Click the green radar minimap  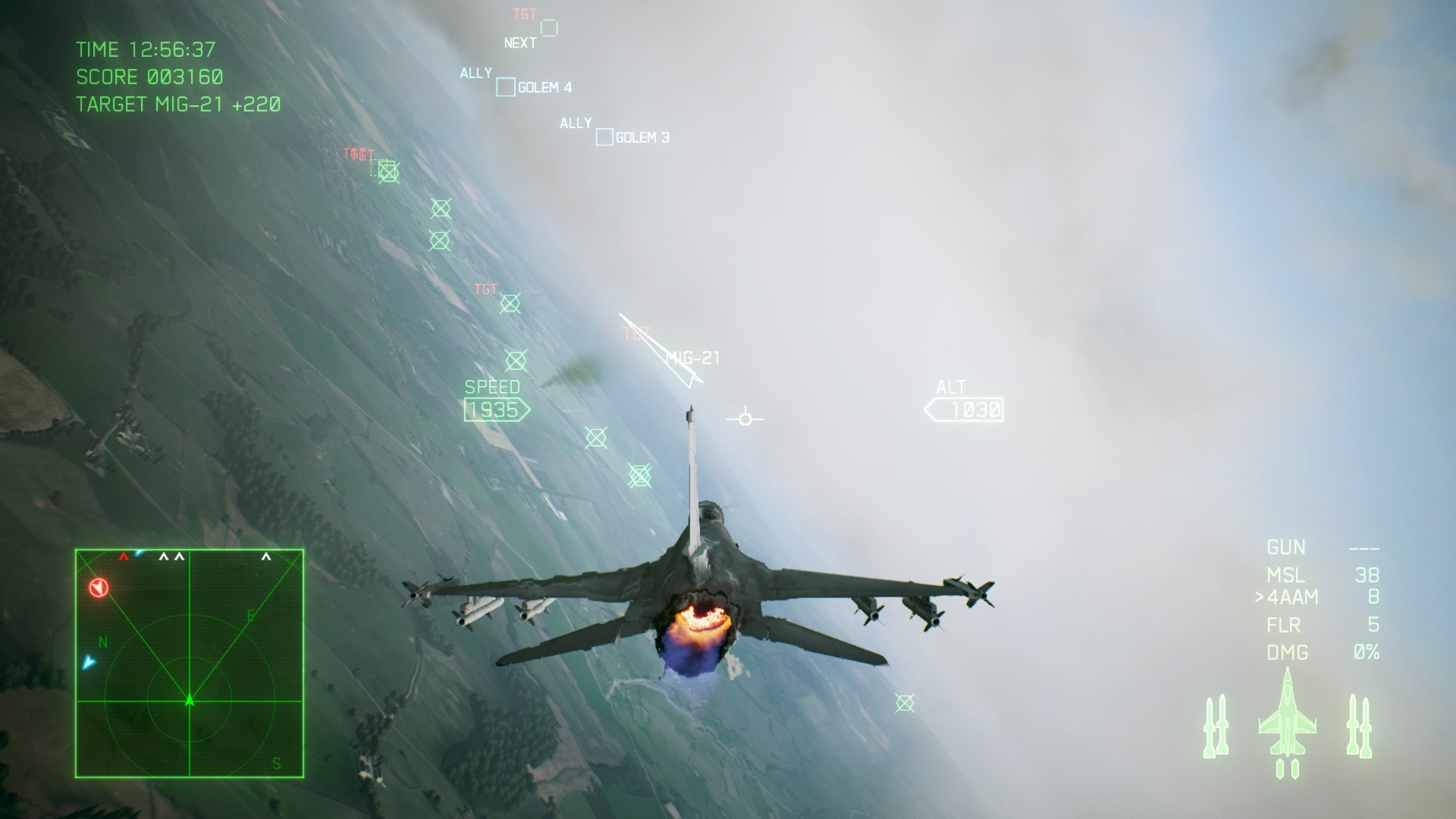[190, 664]
